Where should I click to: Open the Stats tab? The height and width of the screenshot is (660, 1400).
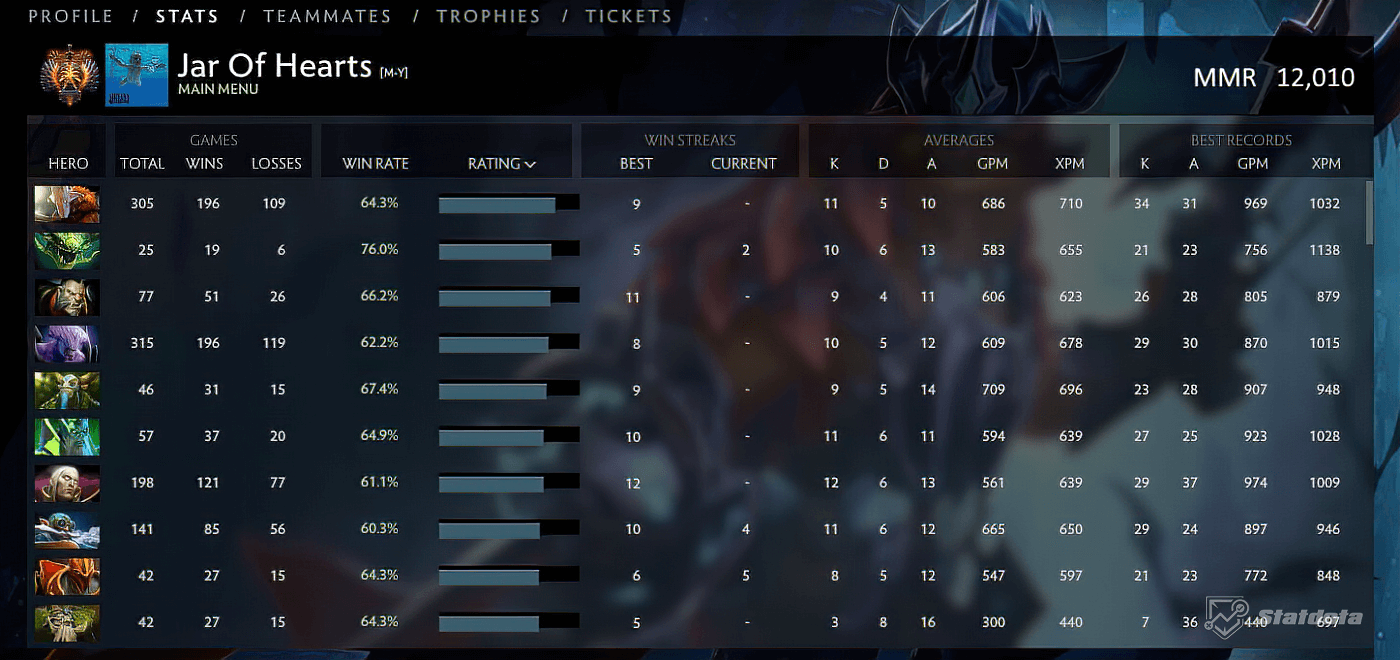coord(187,16)
